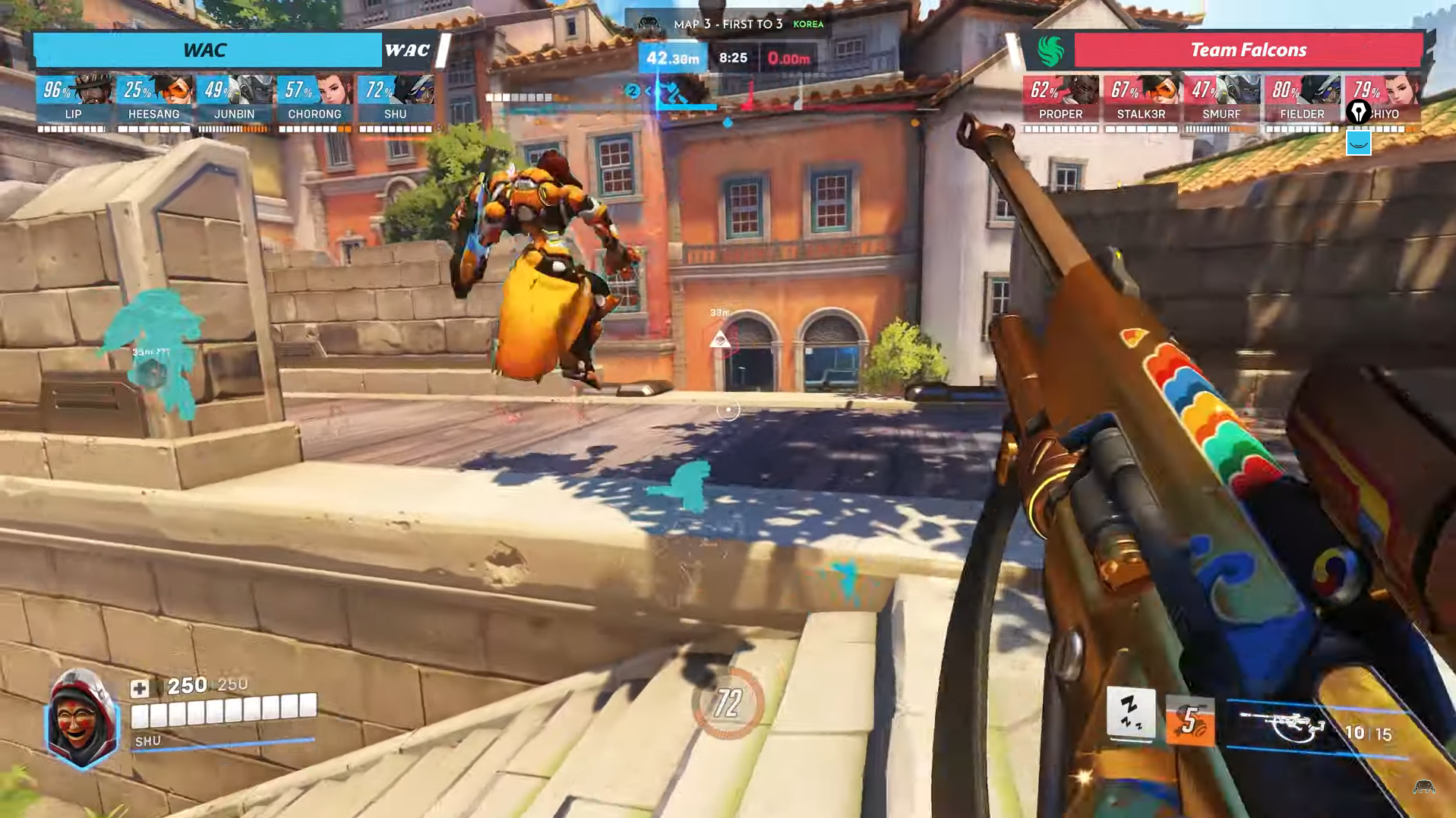Select the Biotic Rifle weapon icon
The height and width of the screenshot is (818, 1456).
tap(1281, 727)
